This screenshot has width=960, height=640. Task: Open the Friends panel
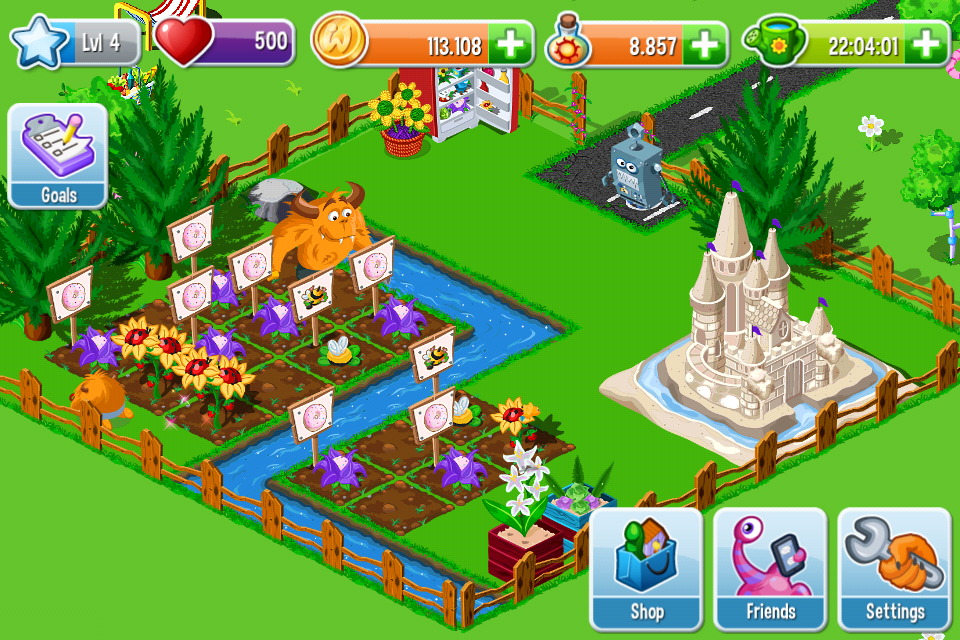point(770,567)
